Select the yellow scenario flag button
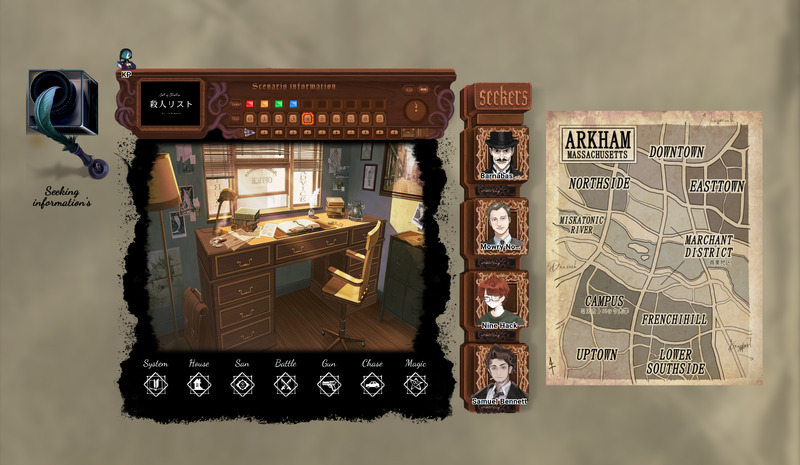The image size is (800, 465). 264,102
